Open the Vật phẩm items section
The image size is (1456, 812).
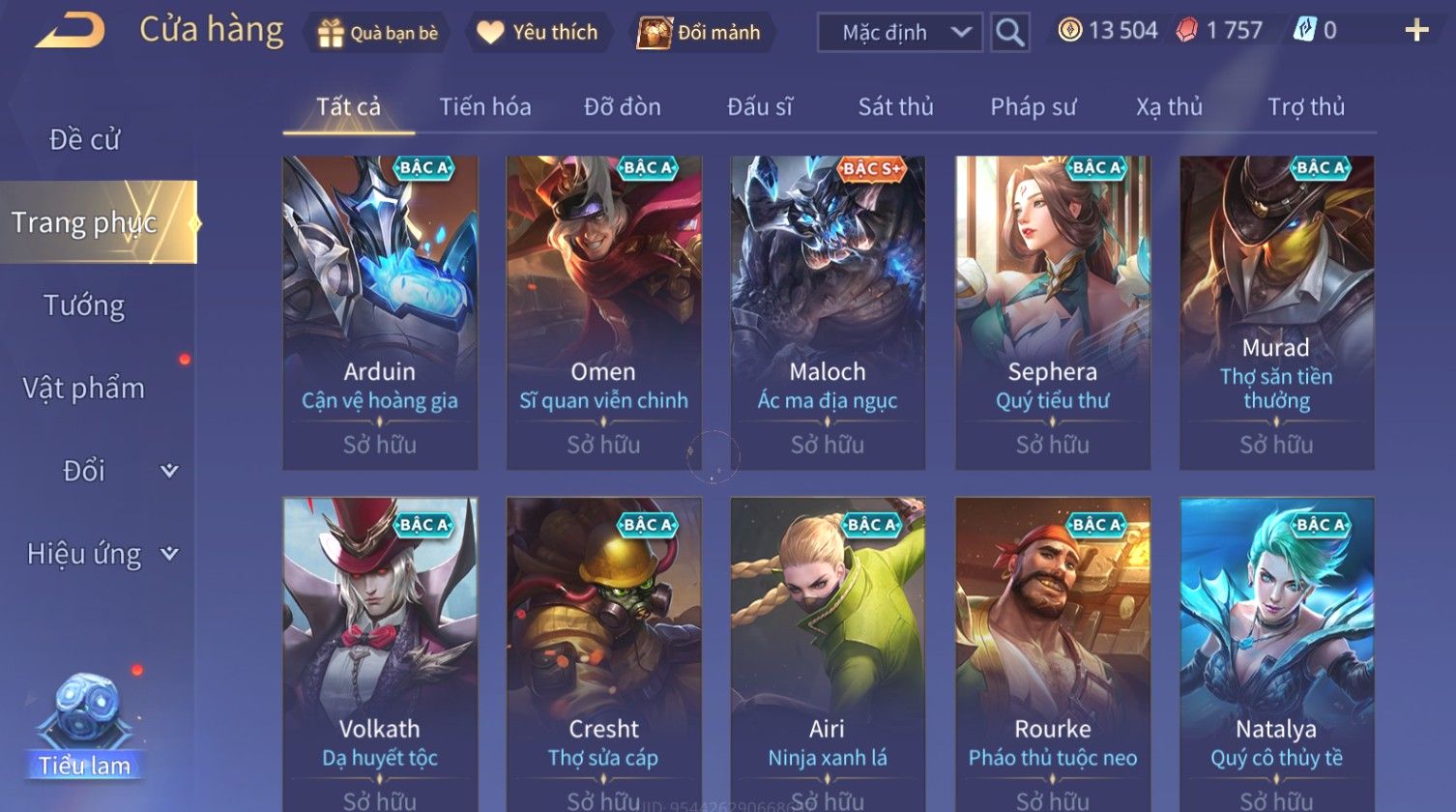85,389
